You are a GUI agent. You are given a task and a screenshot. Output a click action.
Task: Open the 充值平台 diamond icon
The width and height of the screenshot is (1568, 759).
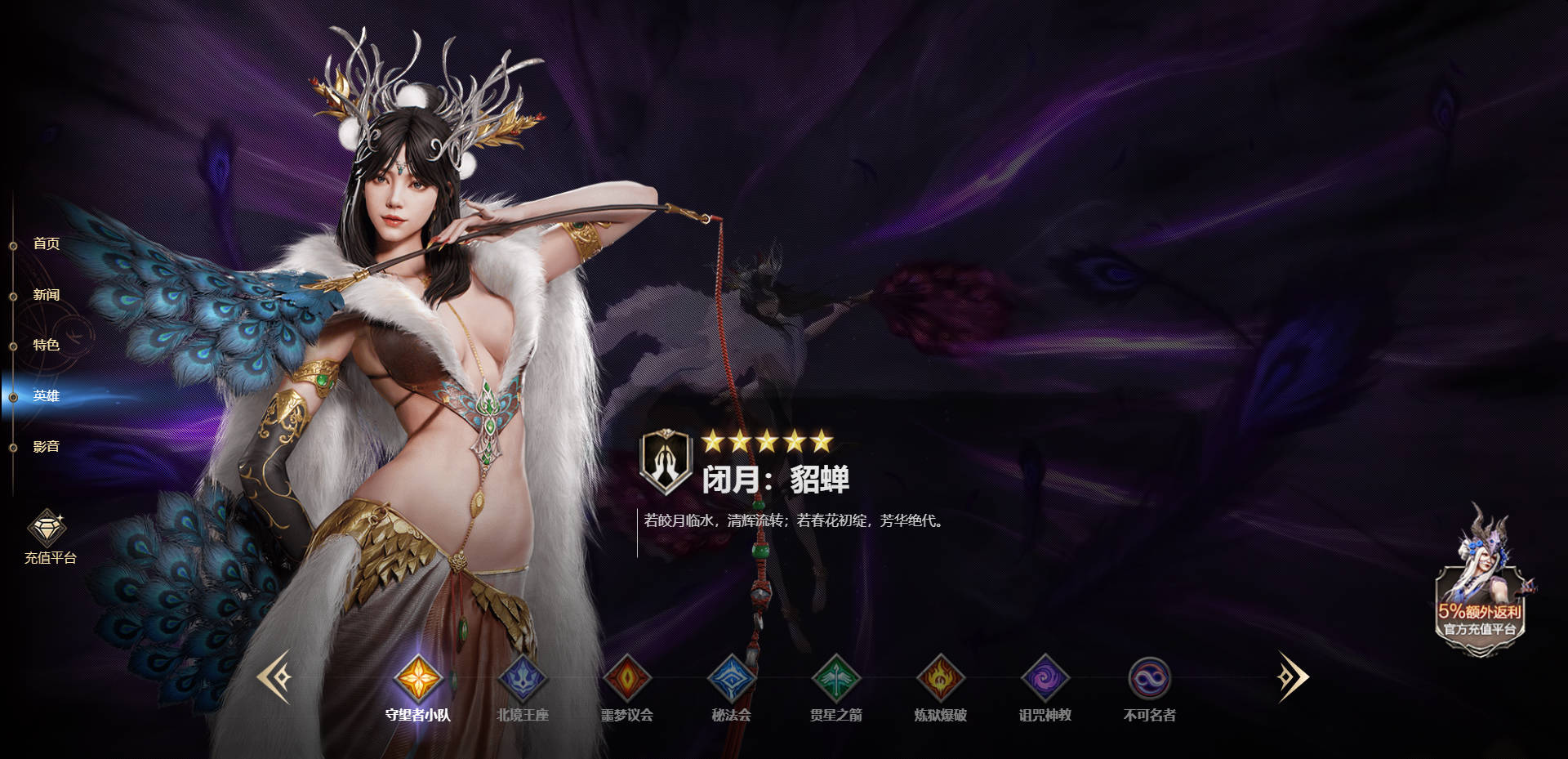coord(47,527)
